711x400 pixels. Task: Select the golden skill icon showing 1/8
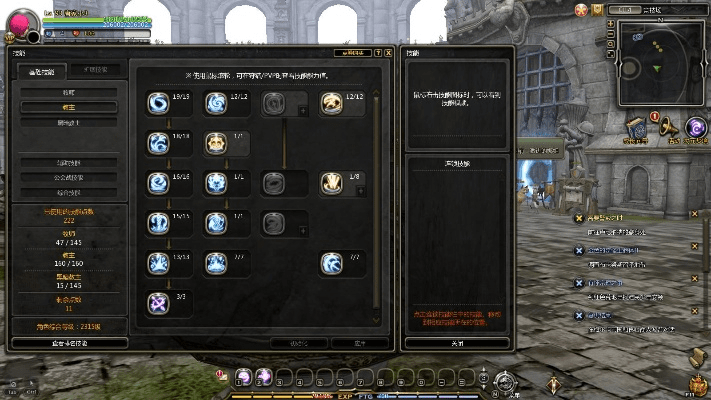coord(332,182)
